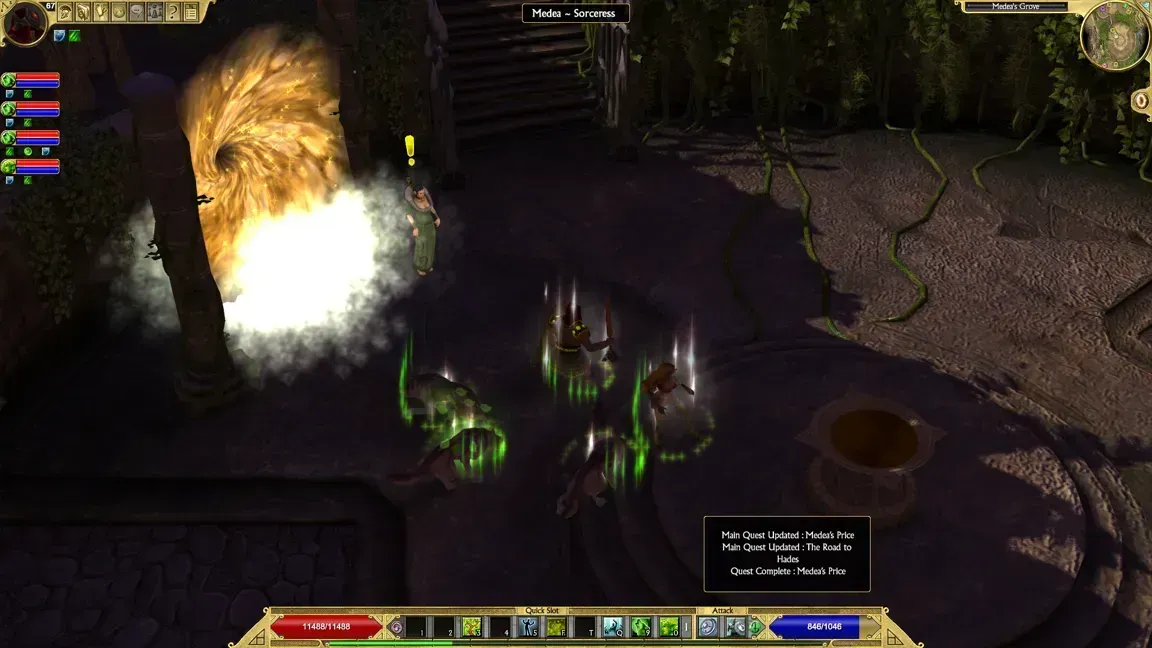Select the right attack skill slot
The width and height of the screenshot is (1152, 648).
(x=736, y=627)
